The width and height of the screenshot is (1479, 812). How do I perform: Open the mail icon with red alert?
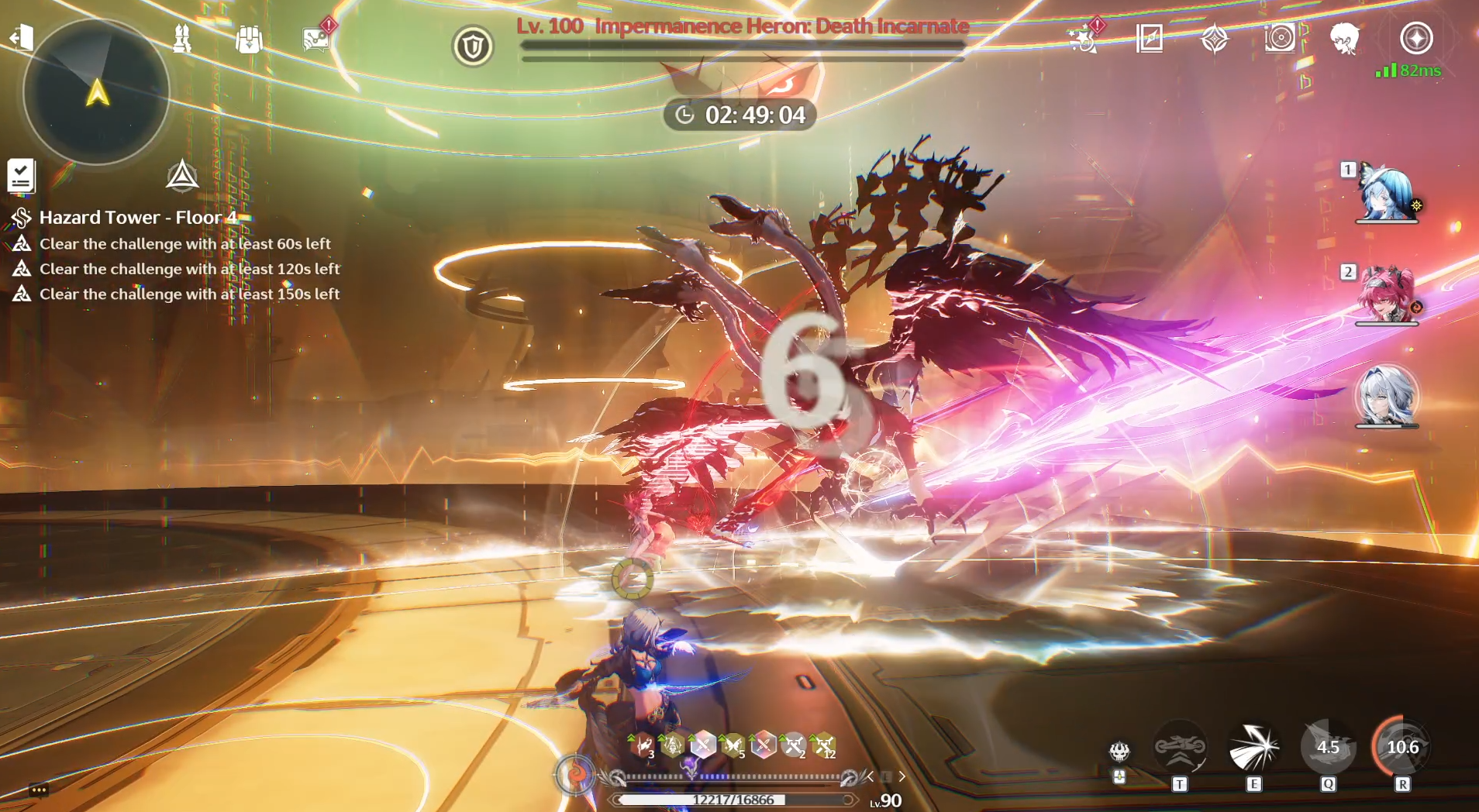click(315, 39)
